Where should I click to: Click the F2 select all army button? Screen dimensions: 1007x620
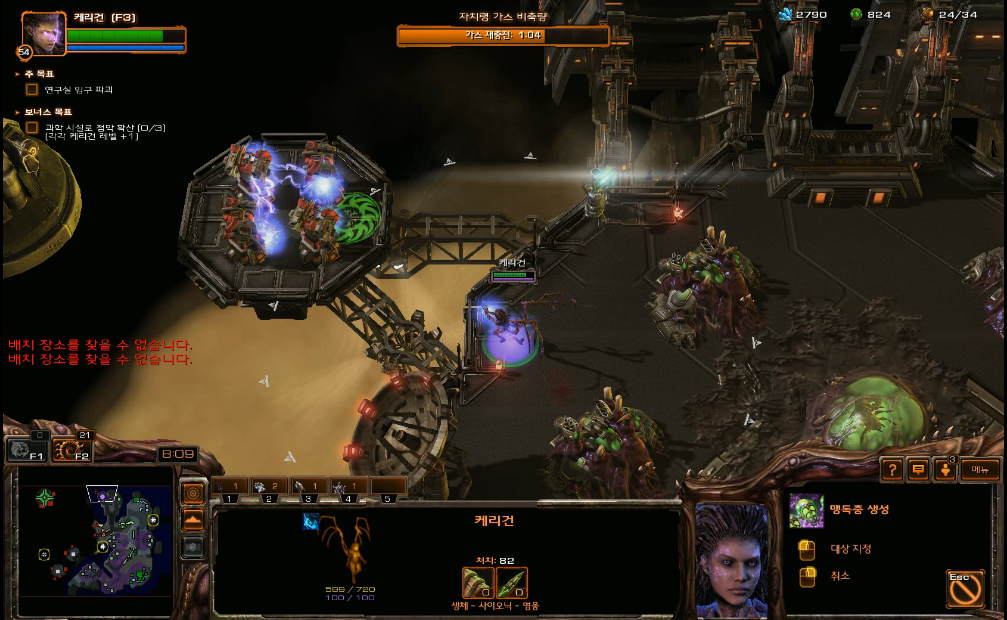pyautogui.click(x=70, y=452)
